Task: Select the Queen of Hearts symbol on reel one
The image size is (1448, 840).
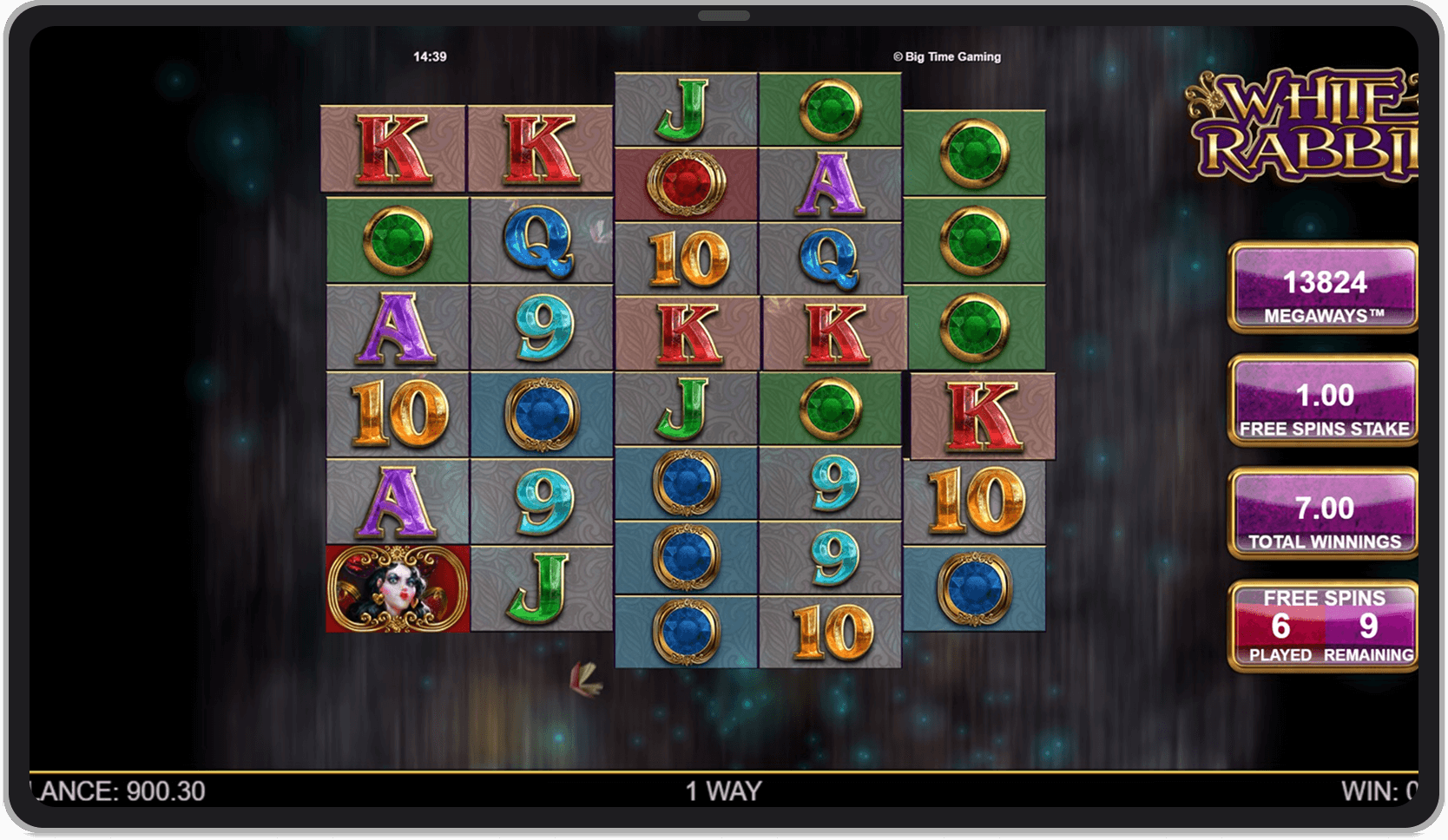Action: tap(395, 590)
